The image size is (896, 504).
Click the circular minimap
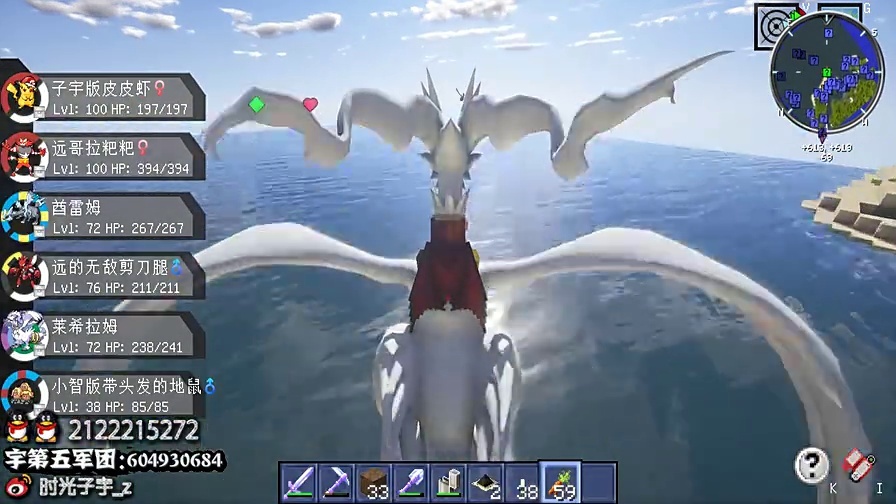pos(825,84)
